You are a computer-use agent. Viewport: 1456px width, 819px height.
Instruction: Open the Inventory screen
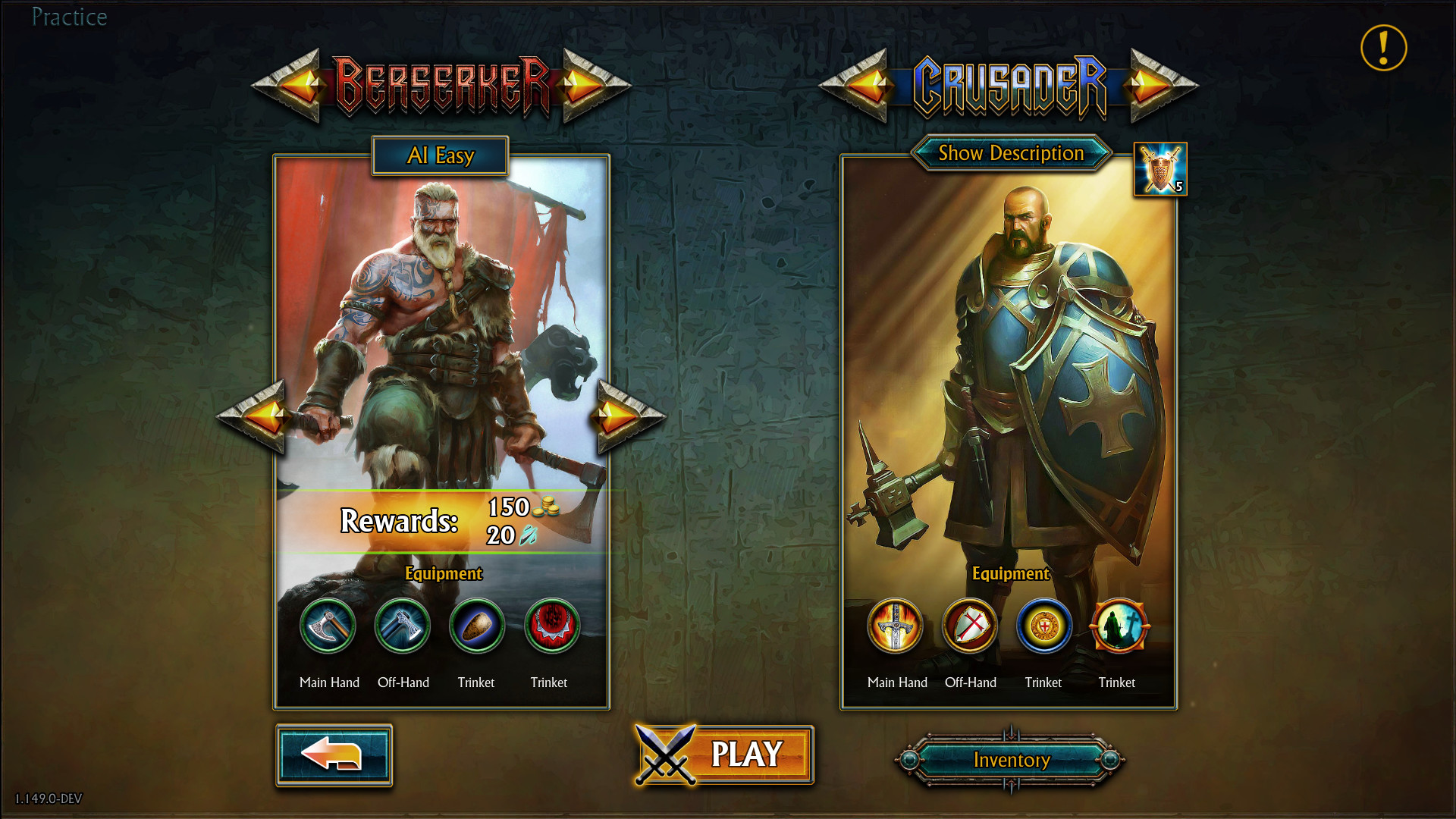pos(1011,760)
